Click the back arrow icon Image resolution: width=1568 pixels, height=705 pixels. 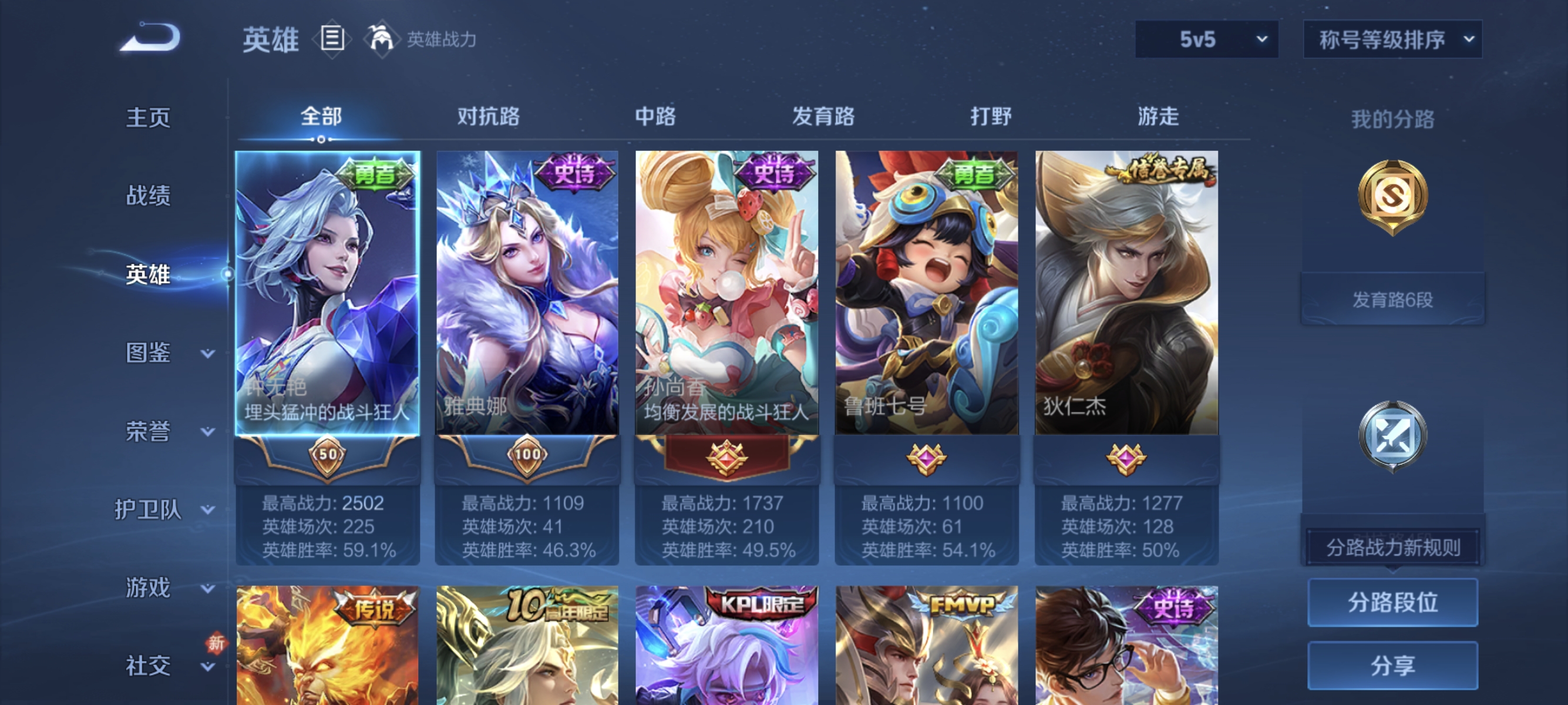(x=148, y=38)
